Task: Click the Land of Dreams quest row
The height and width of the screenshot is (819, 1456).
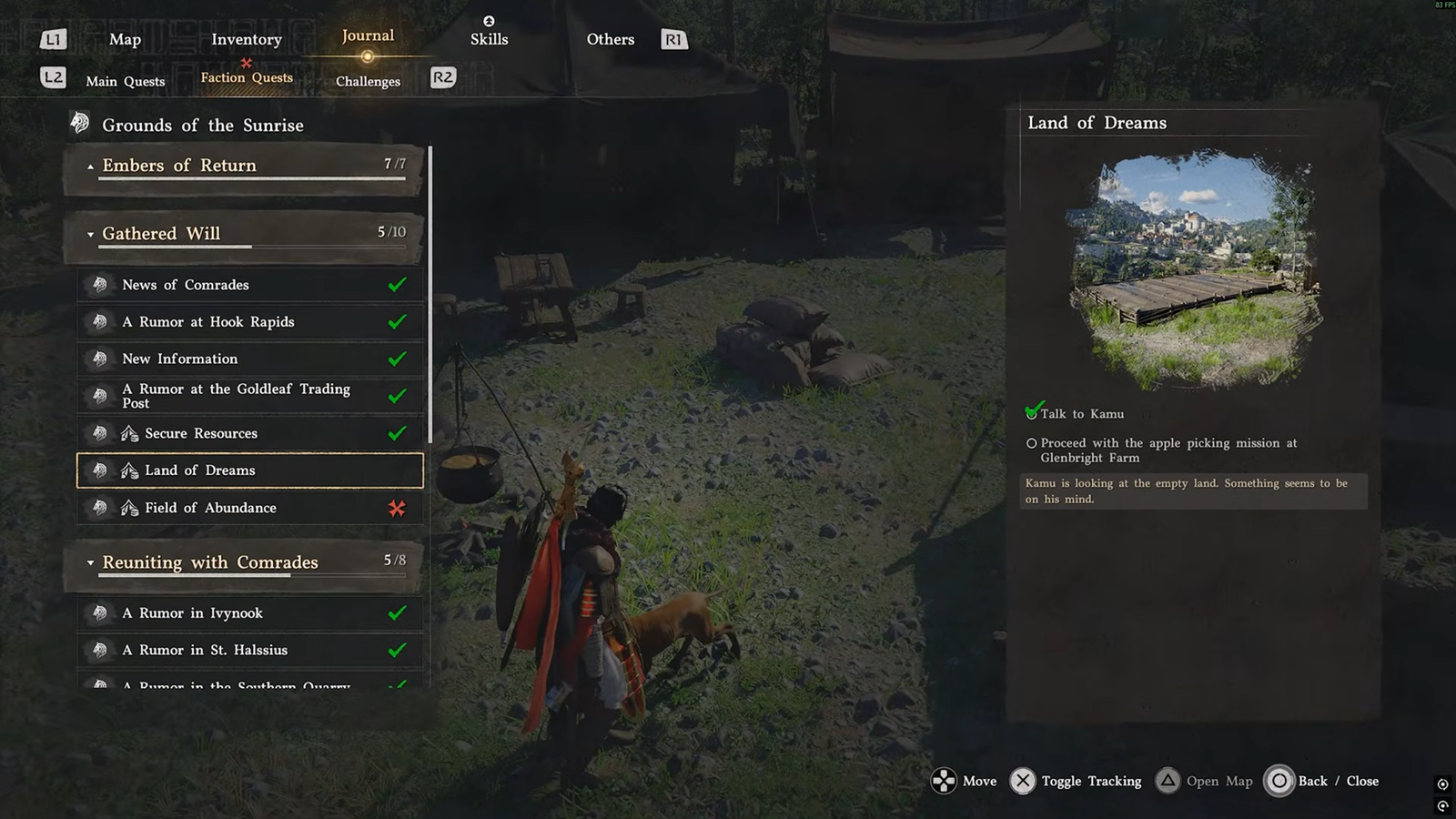Action: [x=249, y=470]
